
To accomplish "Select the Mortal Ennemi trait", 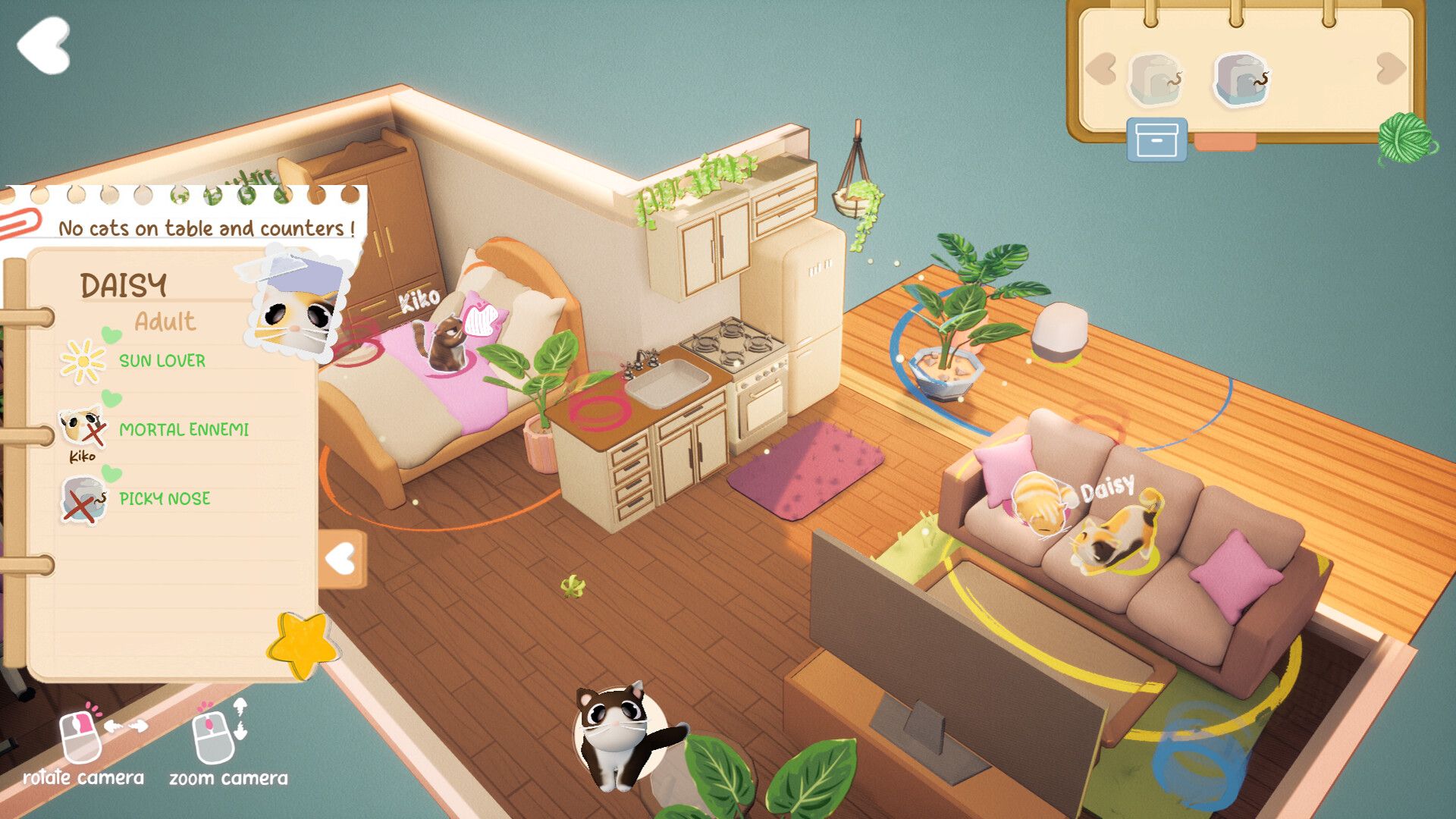I will click(184, 430).
